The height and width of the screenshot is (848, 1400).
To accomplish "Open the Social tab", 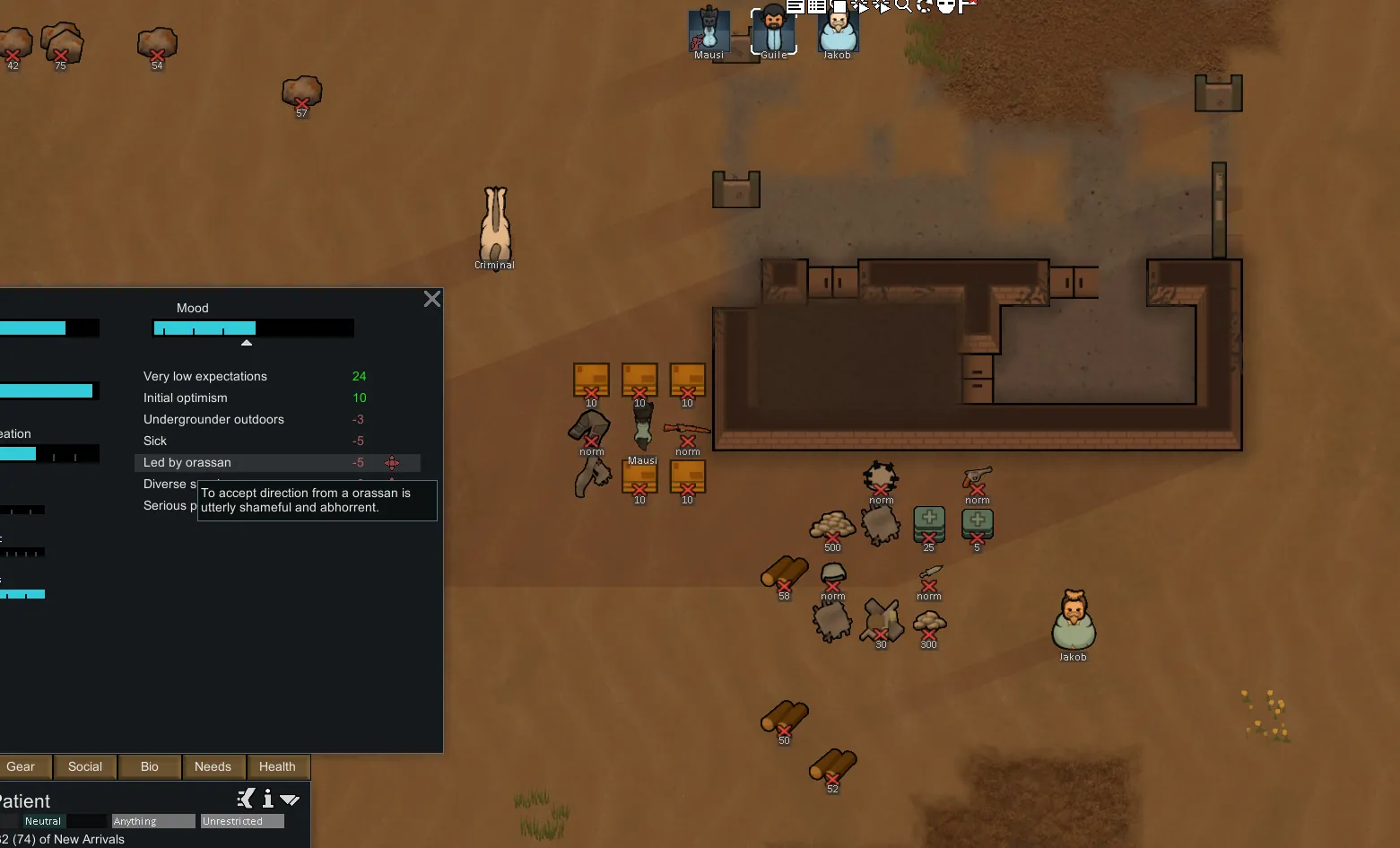I will point(85,767).
